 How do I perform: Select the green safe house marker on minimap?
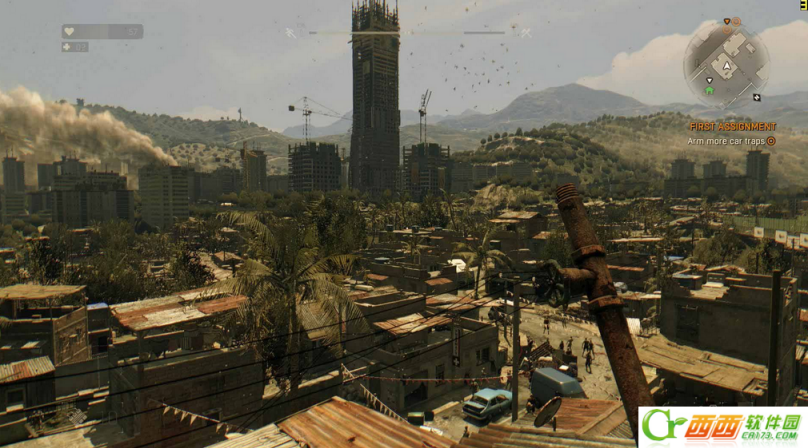coord(709,90)
